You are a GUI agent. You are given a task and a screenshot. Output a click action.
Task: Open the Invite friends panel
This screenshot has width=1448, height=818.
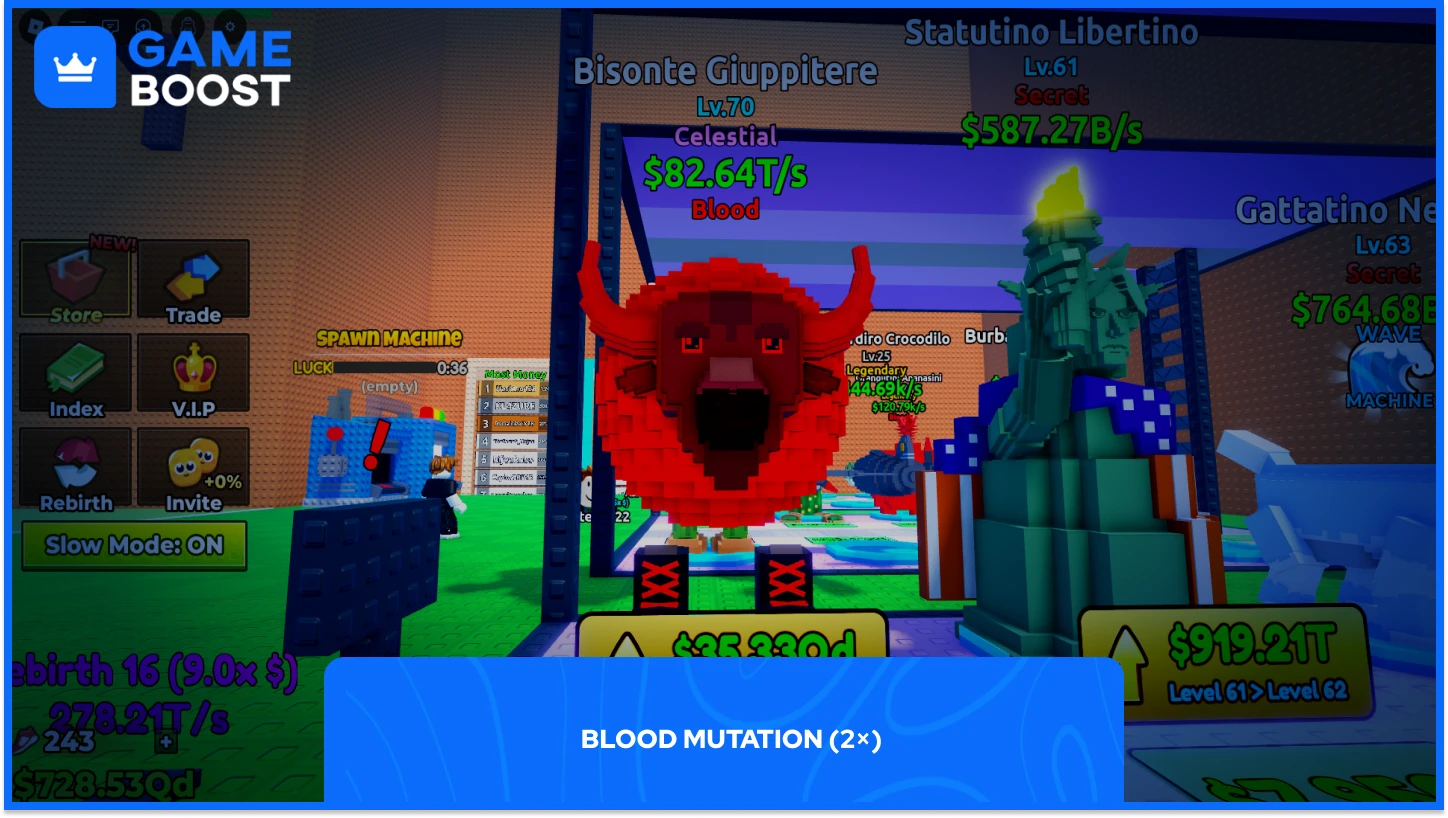193,470
